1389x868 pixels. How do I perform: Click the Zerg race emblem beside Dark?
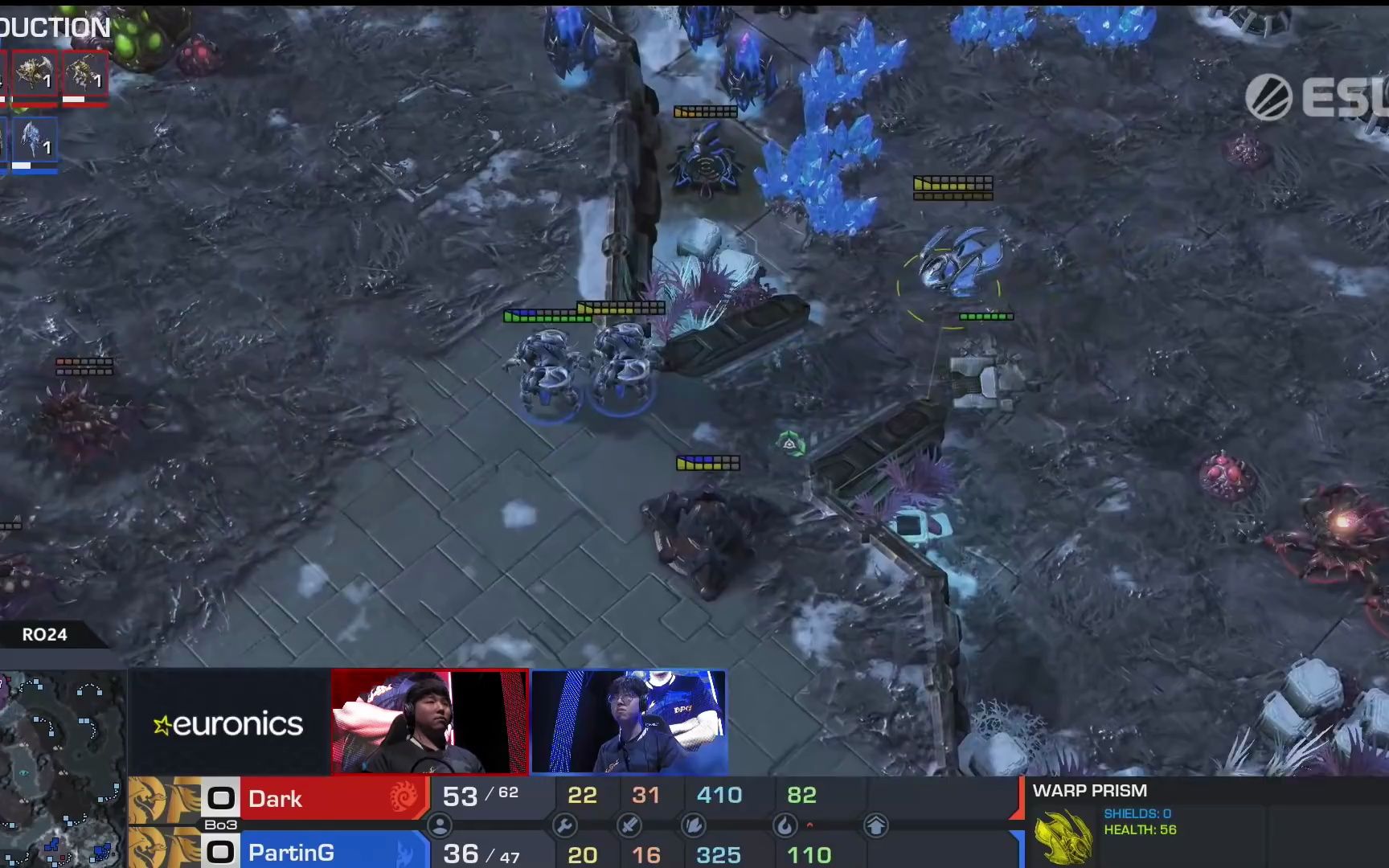[404, 797]
